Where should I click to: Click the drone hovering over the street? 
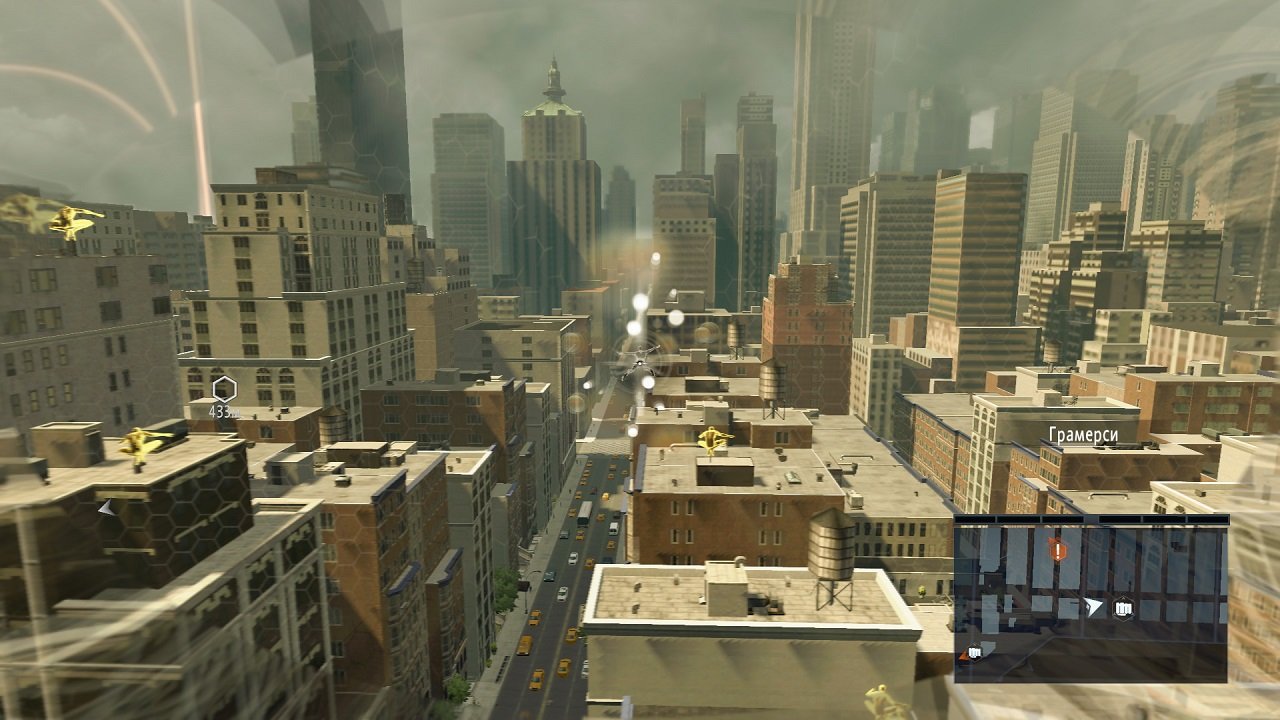[638, 361]
